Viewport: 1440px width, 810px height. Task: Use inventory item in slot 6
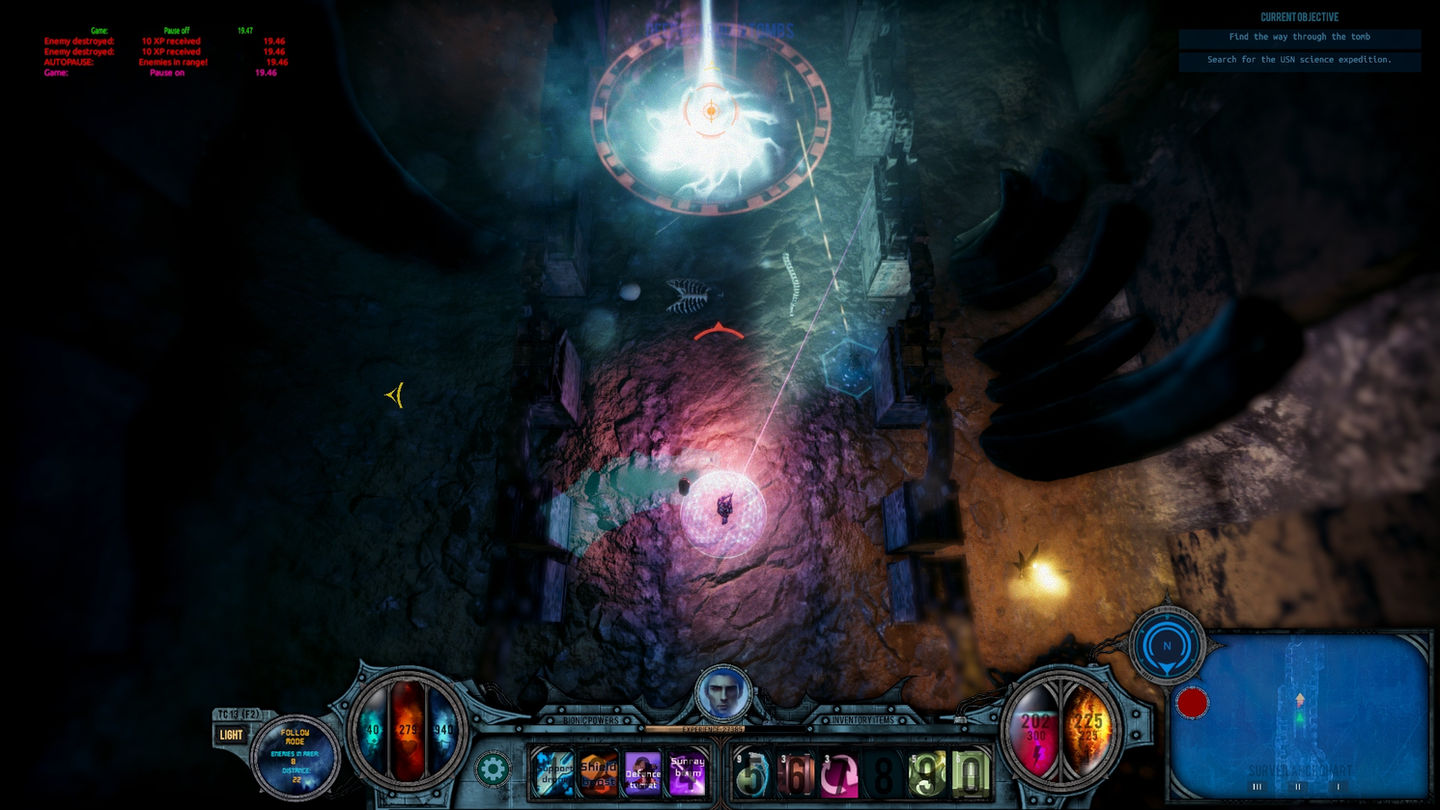coord(796,774)
